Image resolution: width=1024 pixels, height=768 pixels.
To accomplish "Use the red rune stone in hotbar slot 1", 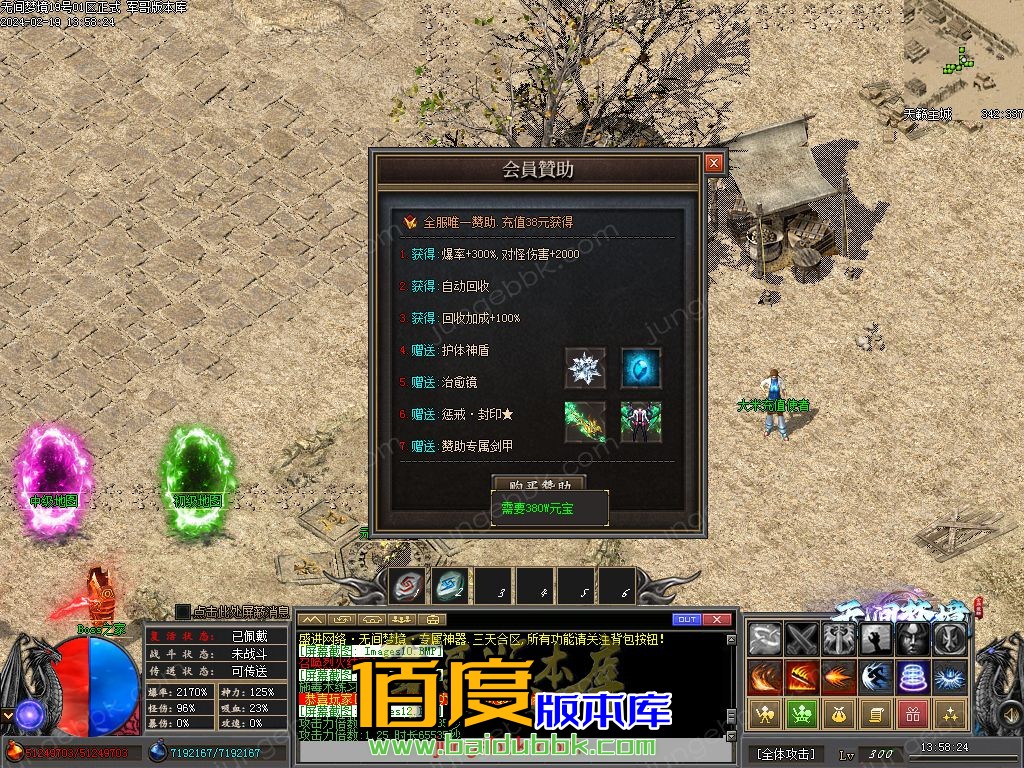I will 407,586.
